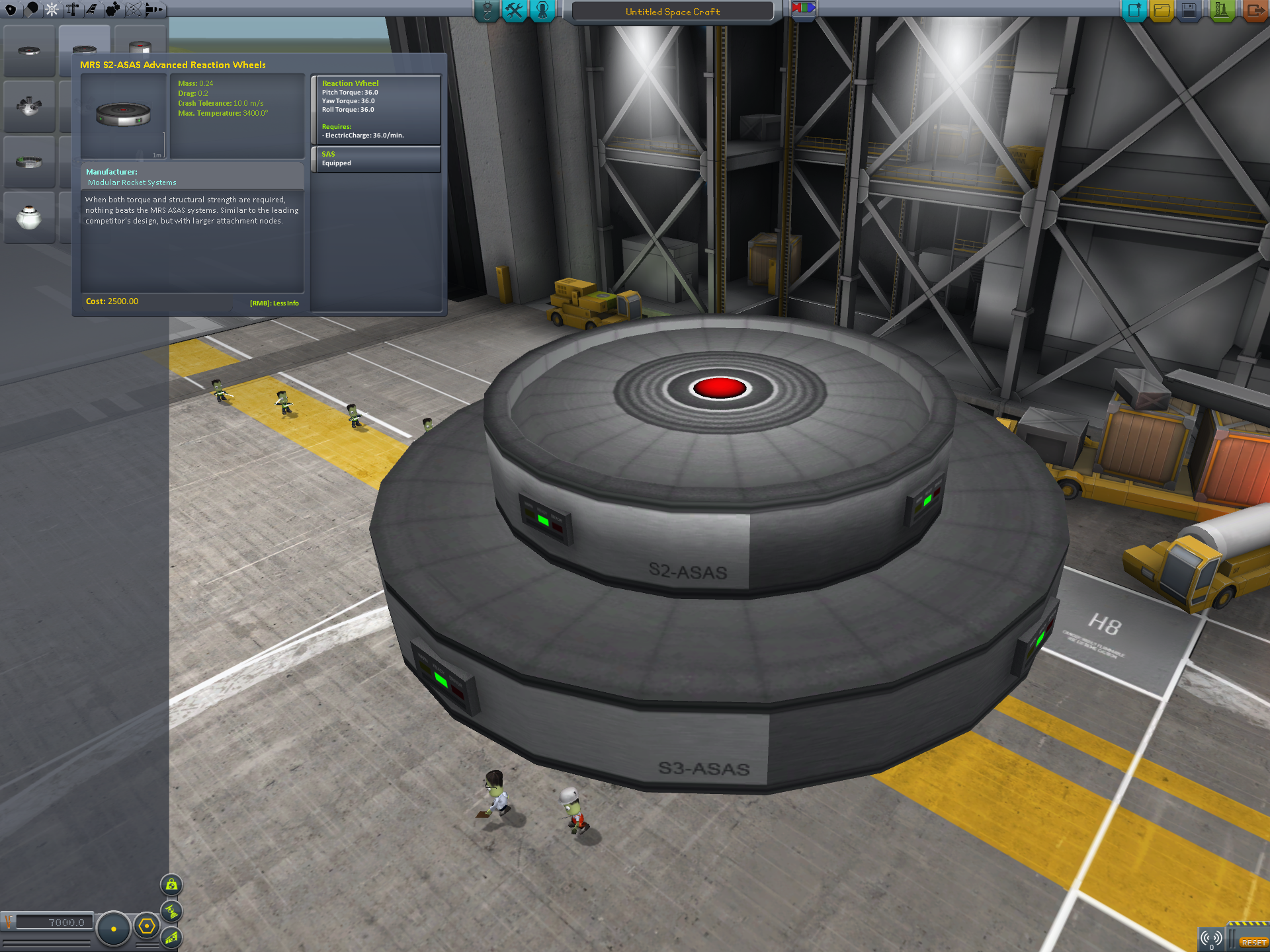Open the load craft folder button
Image resolution: width=1270 pixels, height=952 pixels.
coord(1162,11)
